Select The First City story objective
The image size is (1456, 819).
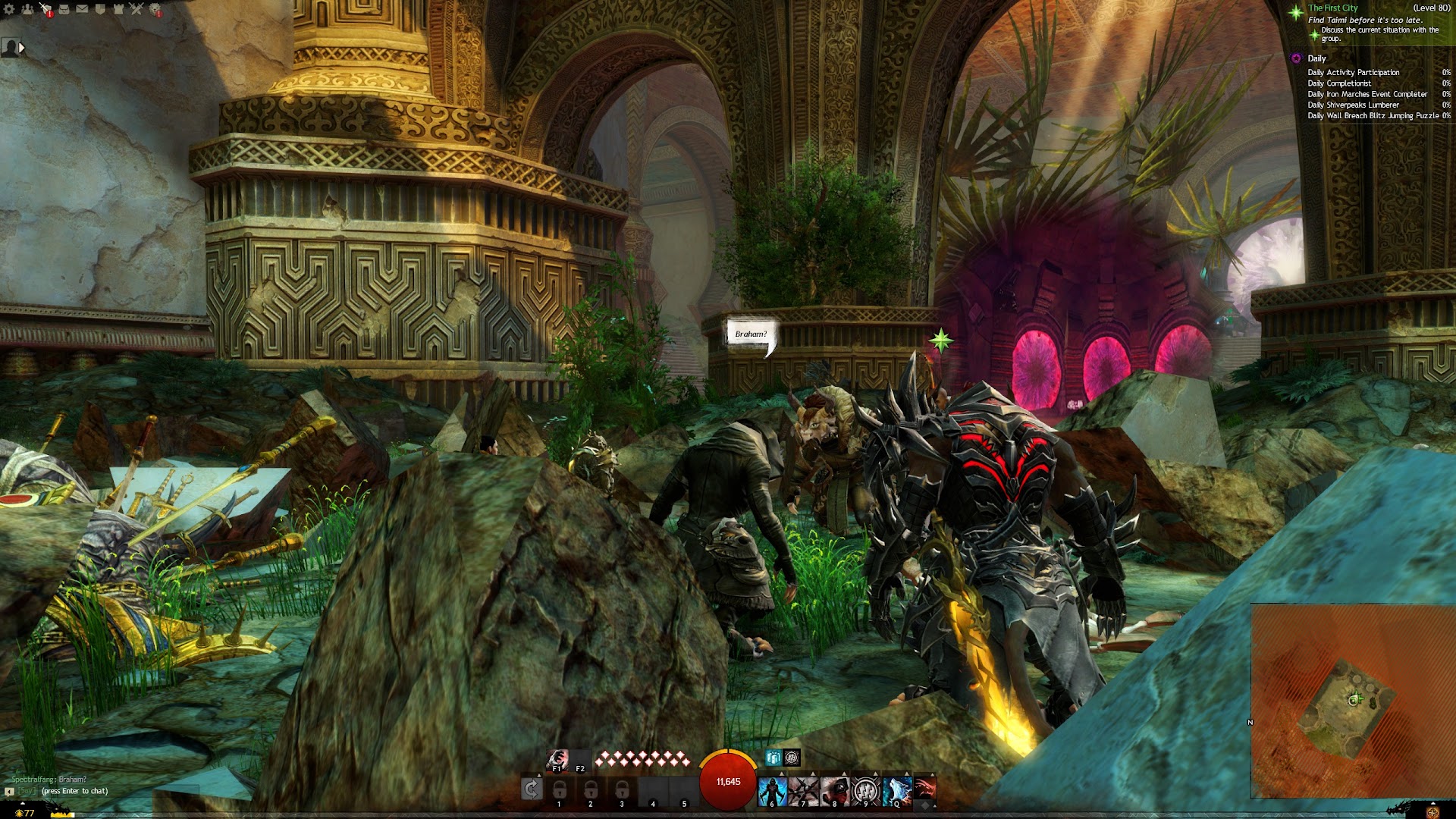(1332, 8)
